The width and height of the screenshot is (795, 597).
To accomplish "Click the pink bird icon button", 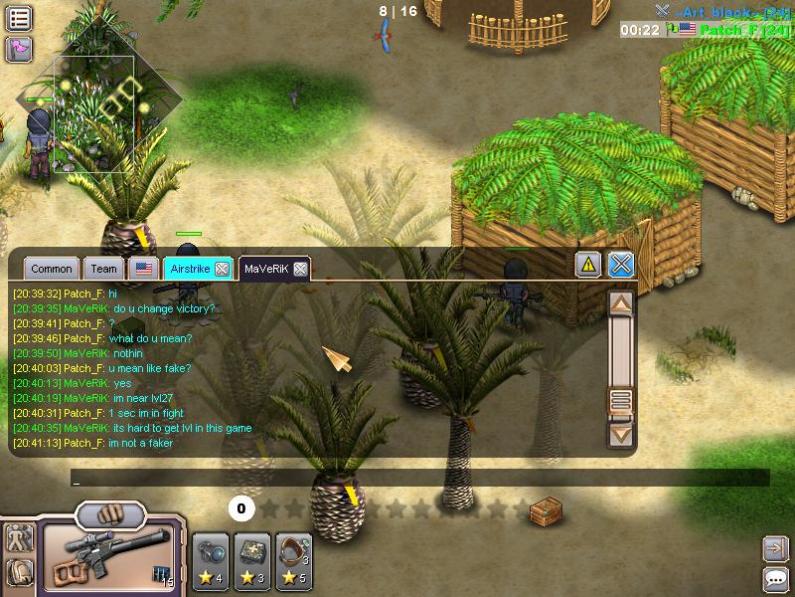I will [19, 48].
